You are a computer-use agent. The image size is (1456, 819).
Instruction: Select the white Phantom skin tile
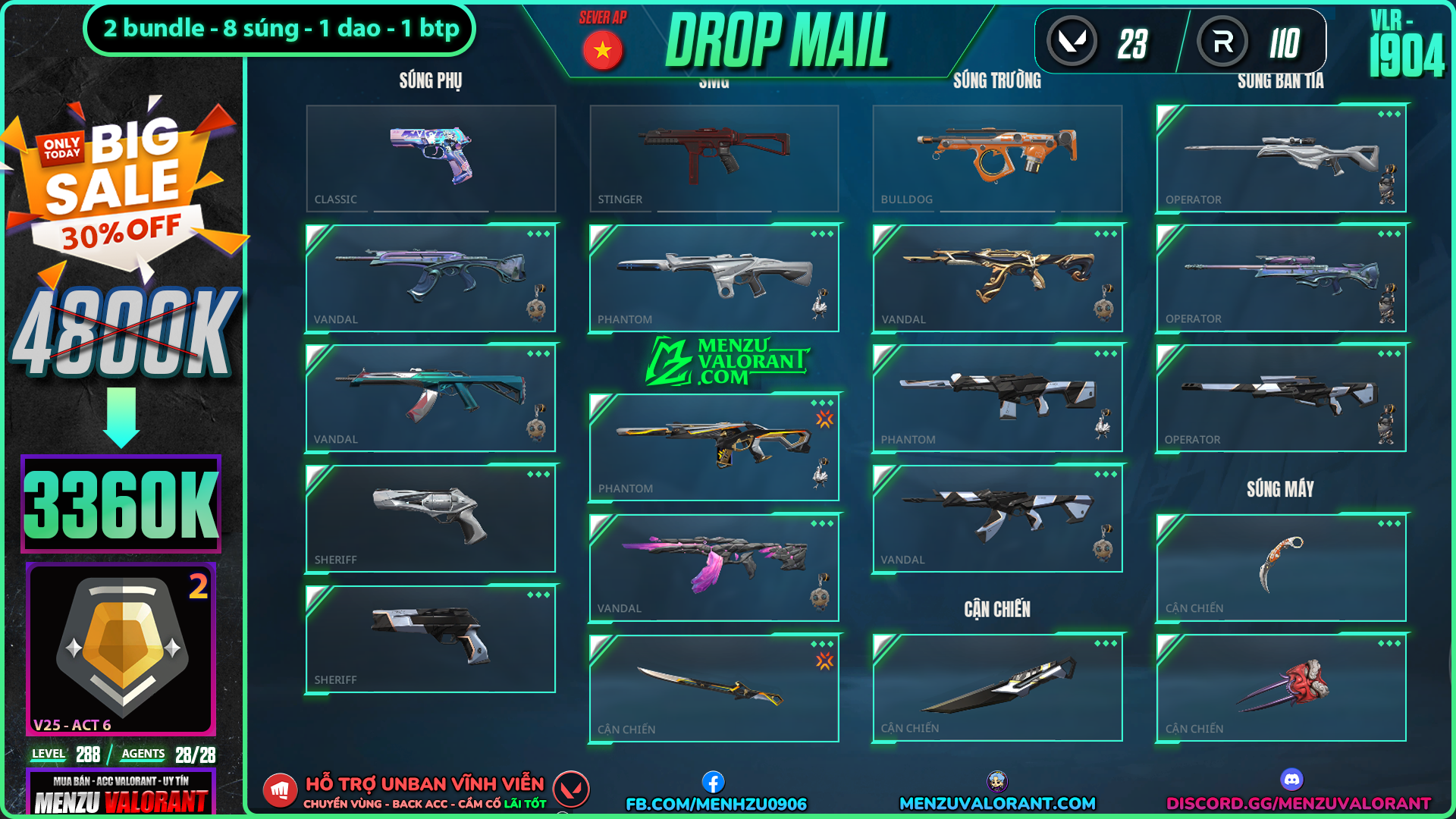[714, 278]
